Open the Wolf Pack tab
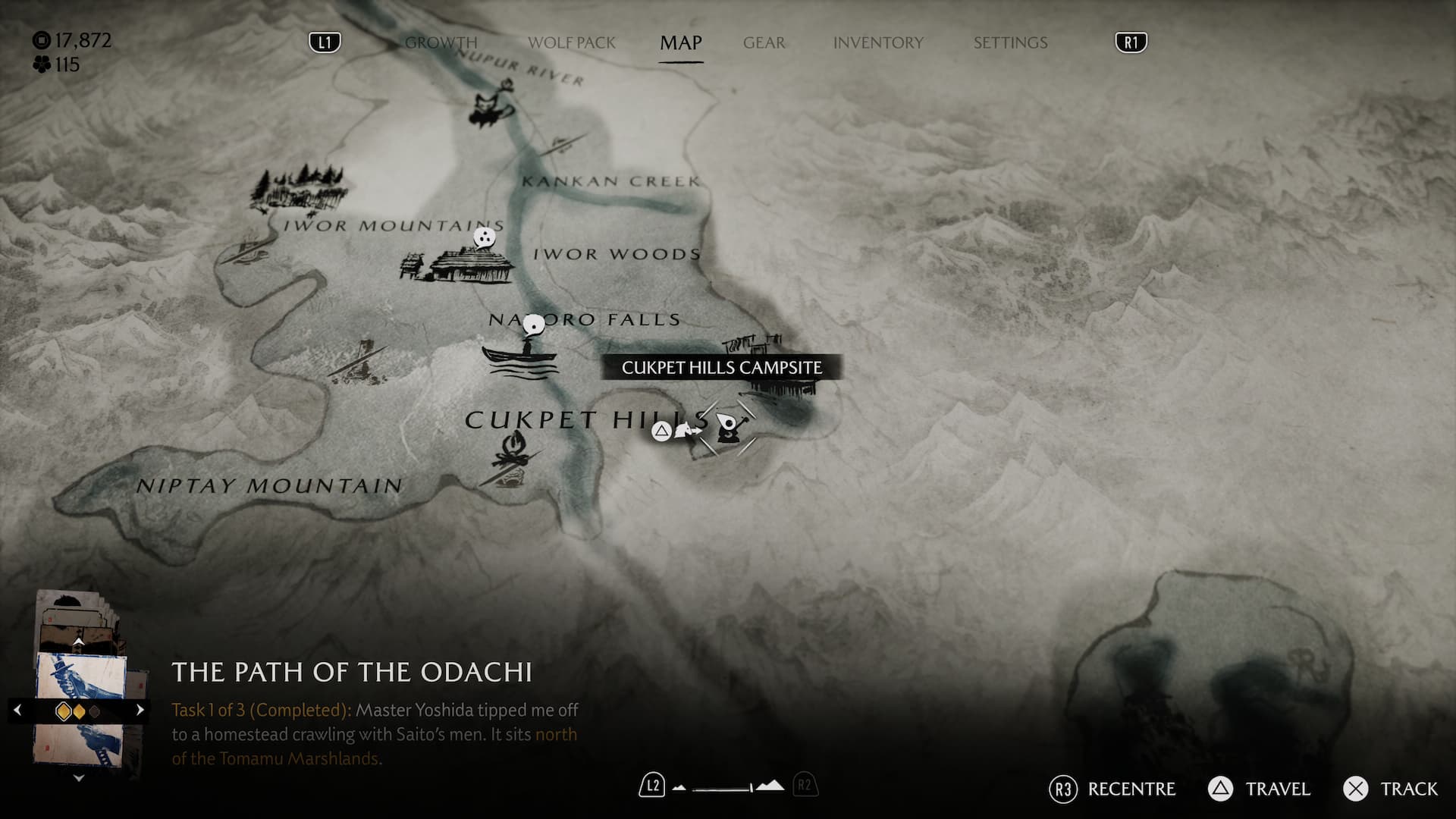Screen dimensions: 1456x819 (x=572, y=42)
